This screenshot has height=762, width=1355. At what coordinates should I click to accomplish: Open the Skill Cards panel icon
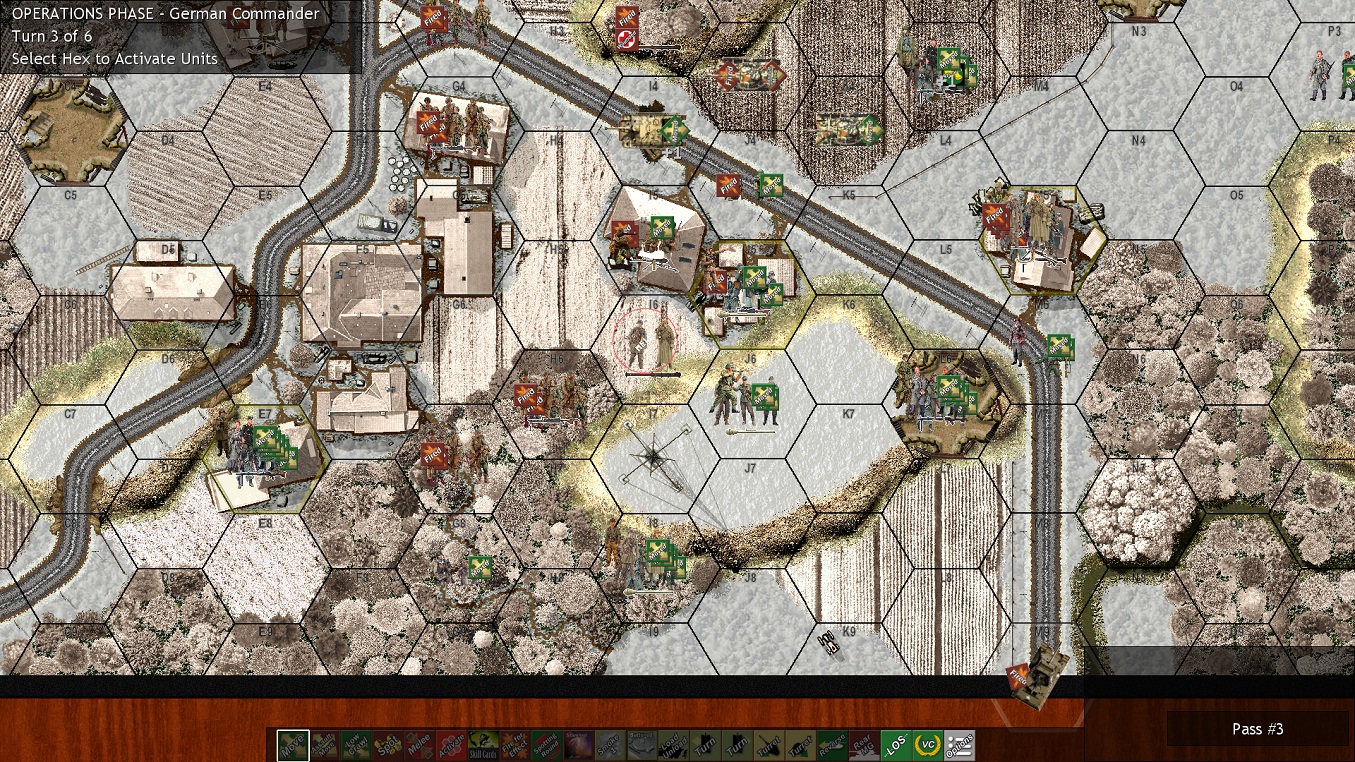(482, 744)
